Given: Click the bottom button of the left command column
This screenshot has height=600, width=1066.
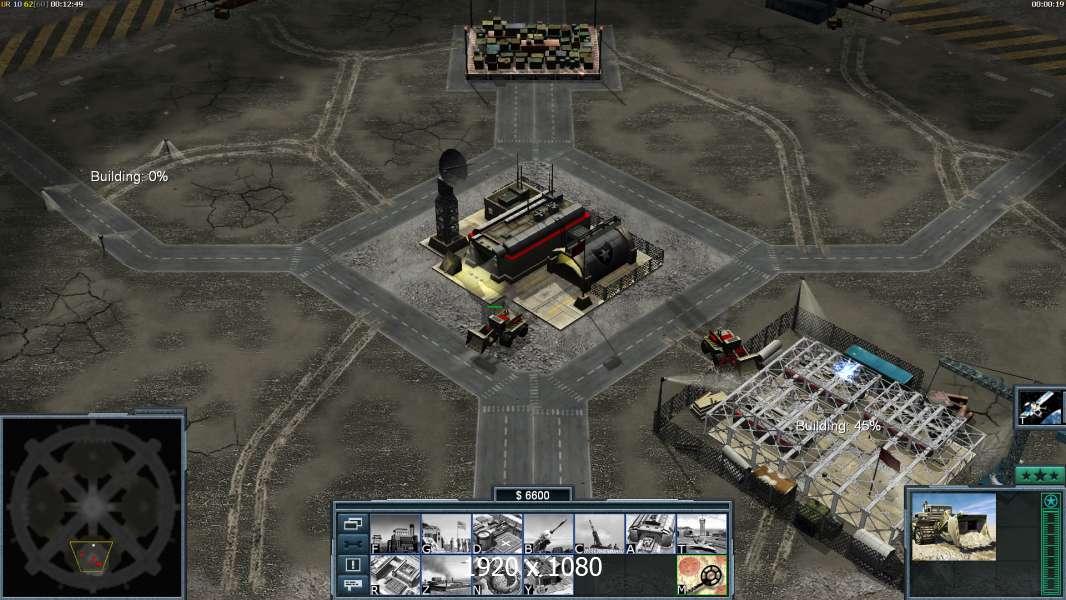Looking at the screenshot, I should point(353,585).
